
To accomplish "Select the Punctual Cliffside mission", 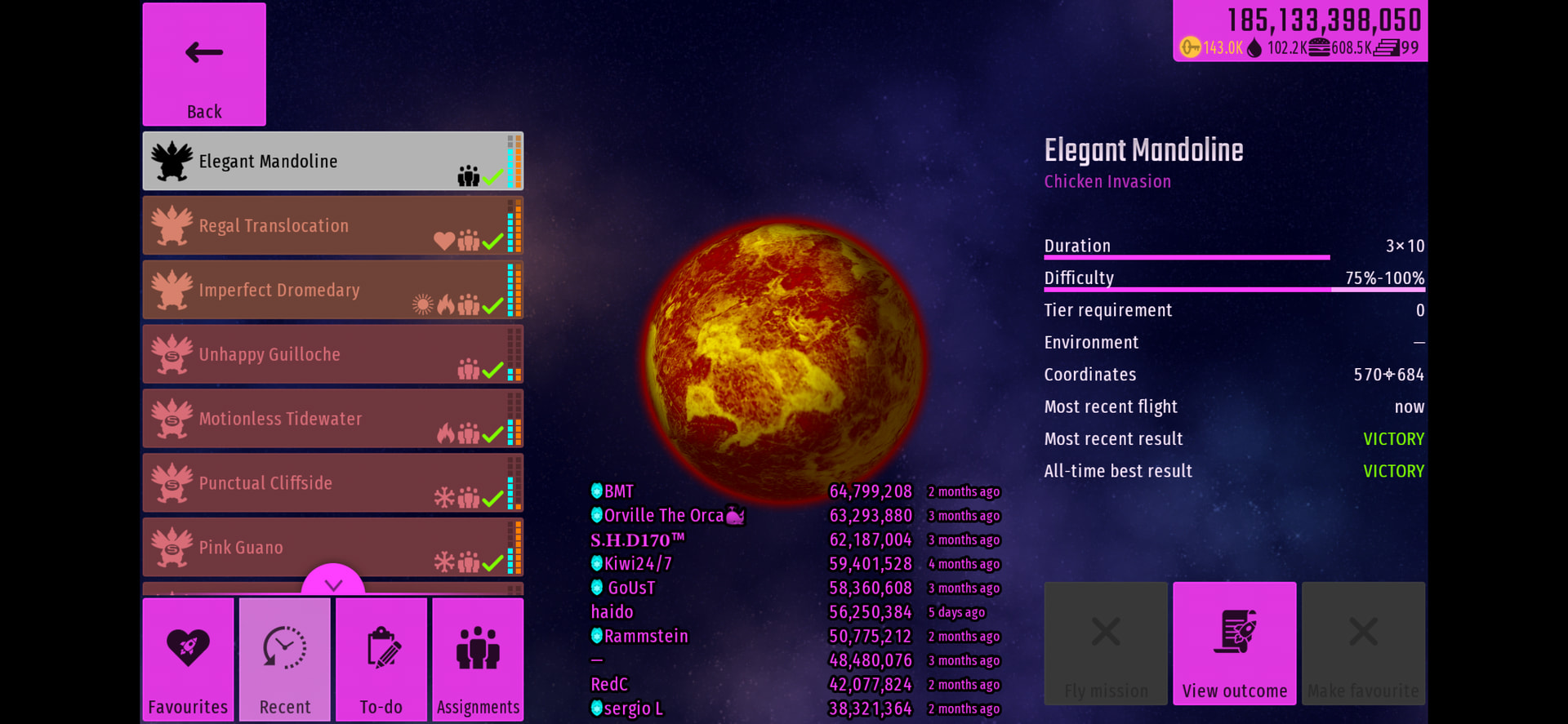I will [332, 483].
